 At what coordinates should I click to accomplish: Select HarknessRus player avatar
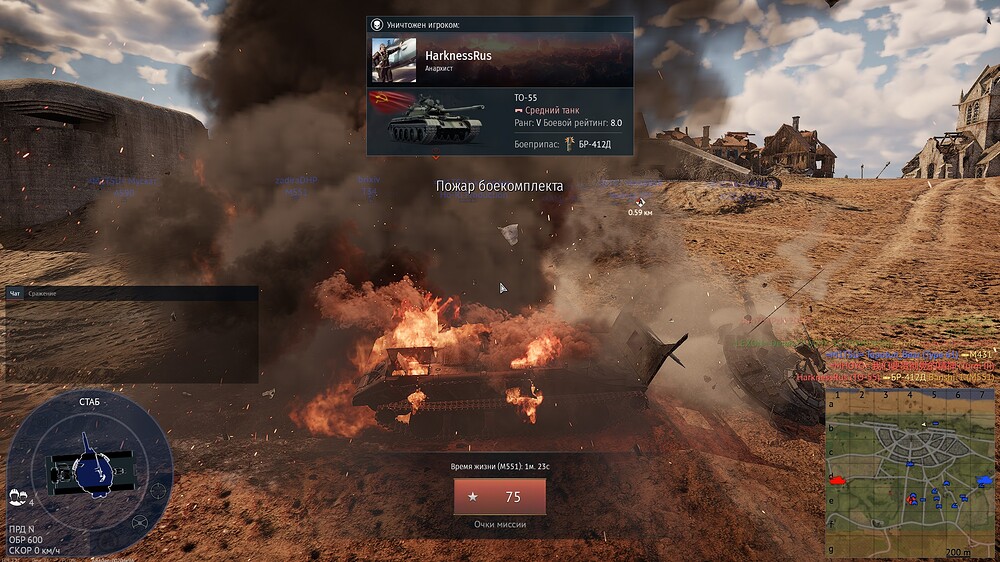[394, 60]
